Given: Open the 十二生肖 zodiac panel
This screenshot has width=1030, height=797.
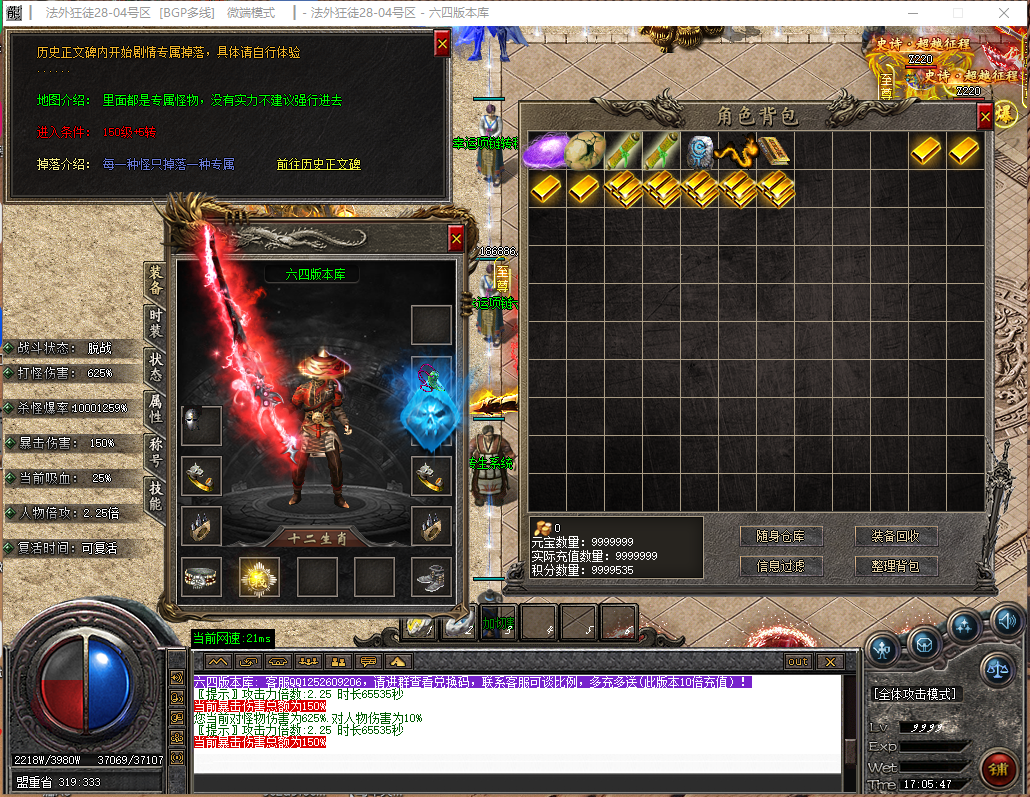Looking at the screenshot, I should (x=315, y=537).
